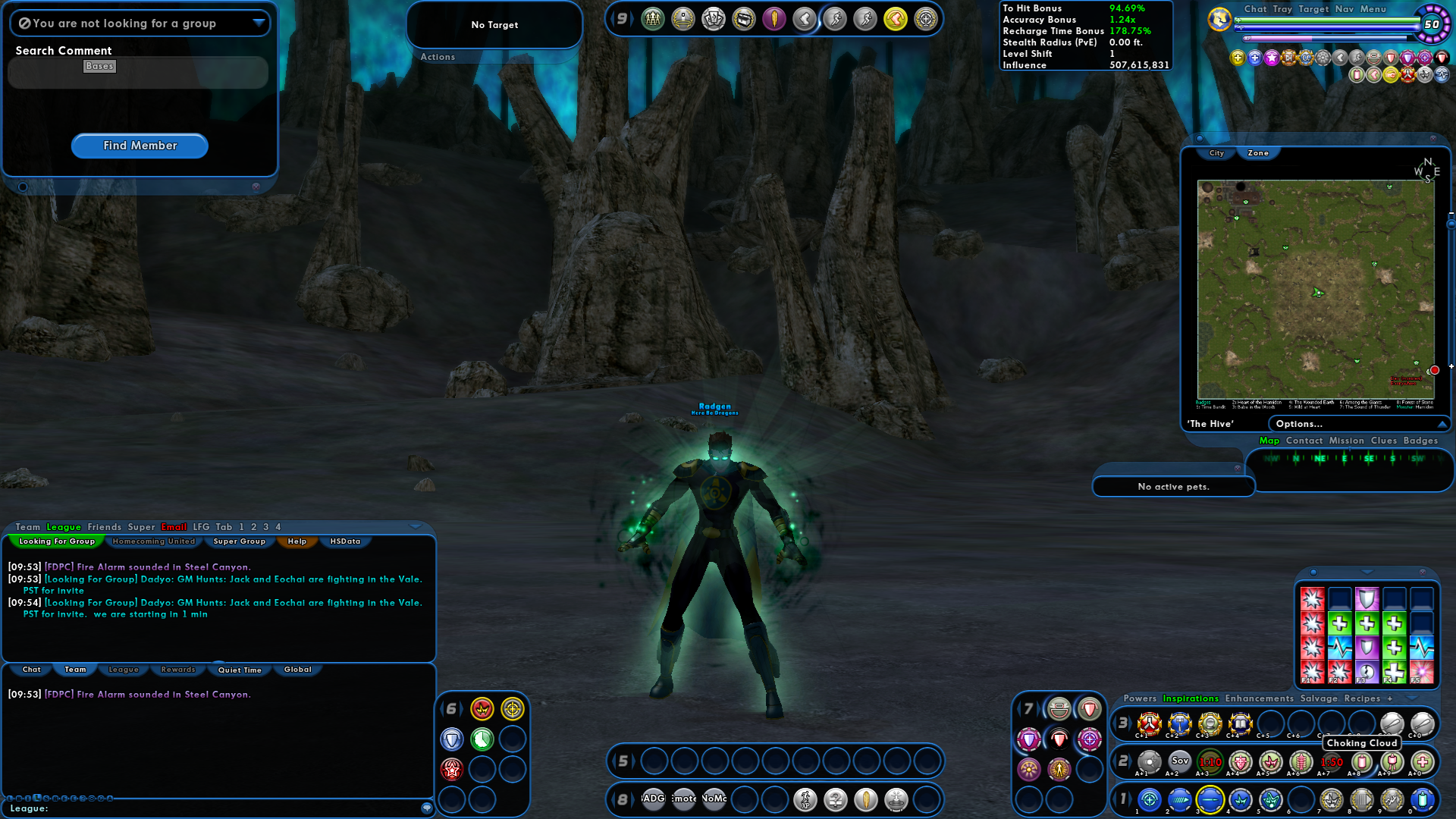Switch to the Global chat tab
The image size is (1456, 819).
[298, 670]
